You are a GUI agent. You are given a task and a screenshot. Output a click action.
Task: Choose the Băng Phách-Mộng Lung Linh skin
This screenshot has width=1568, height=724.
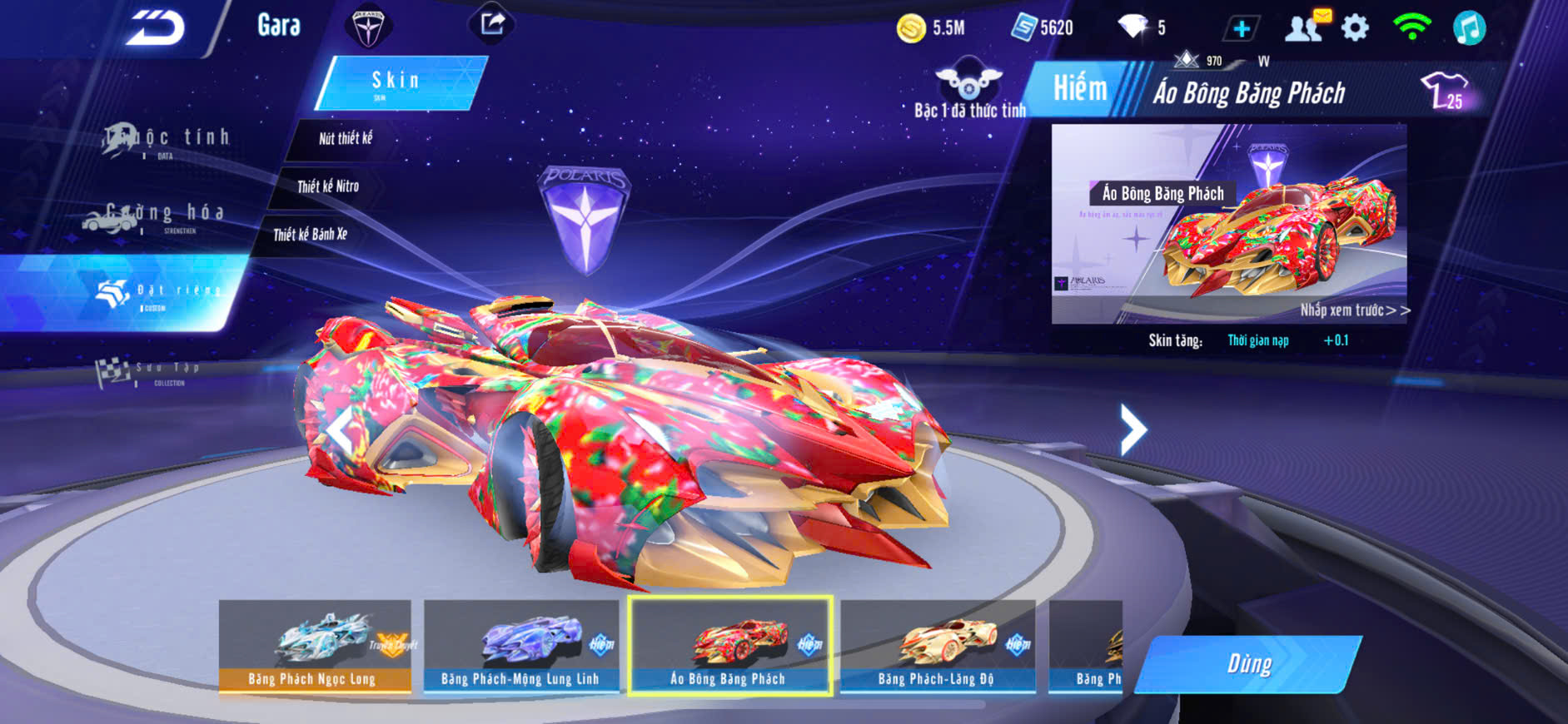pos(521,646)
